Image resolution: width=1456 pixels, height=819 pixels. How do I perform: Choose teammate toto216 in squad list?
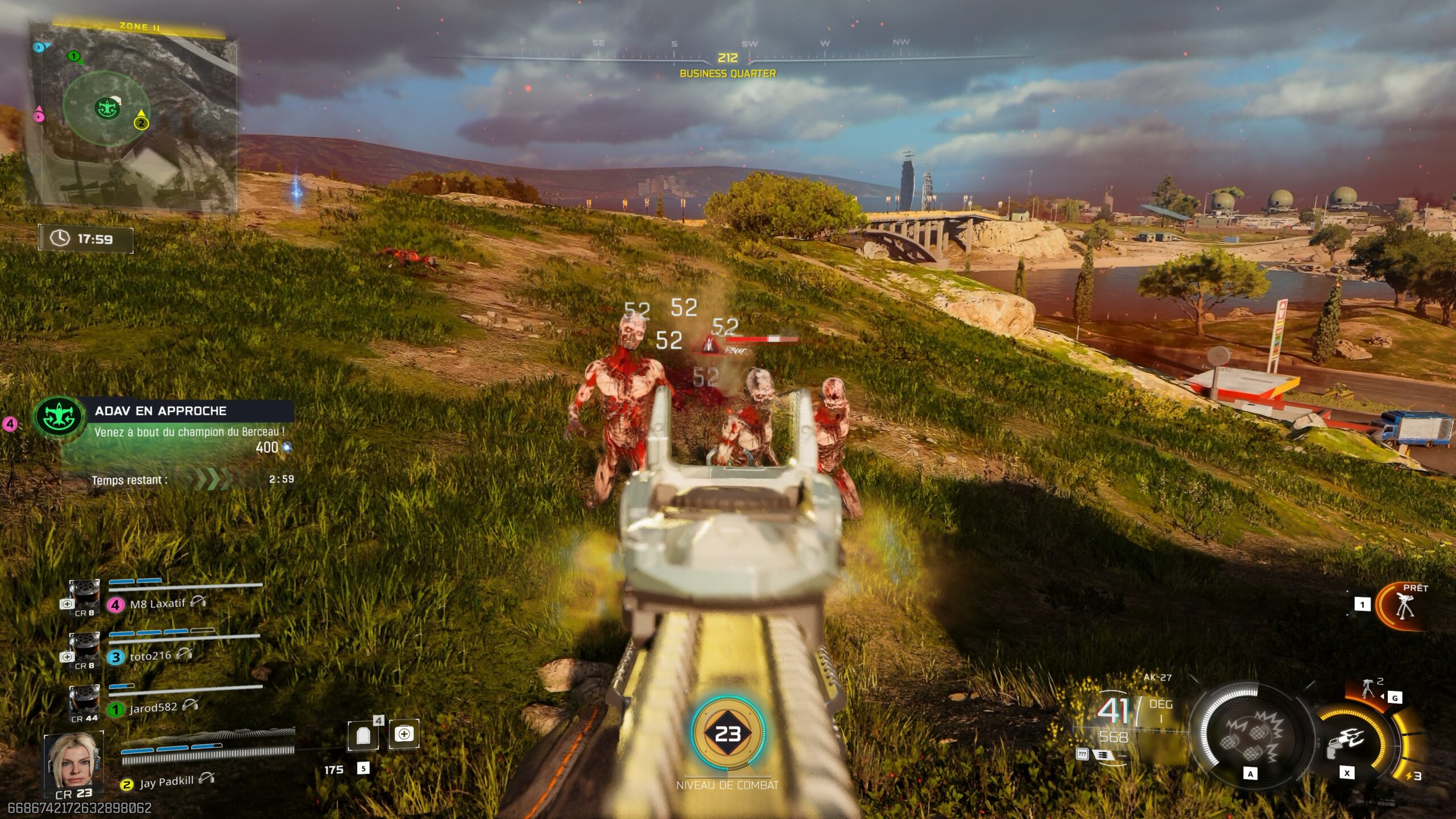150,656
